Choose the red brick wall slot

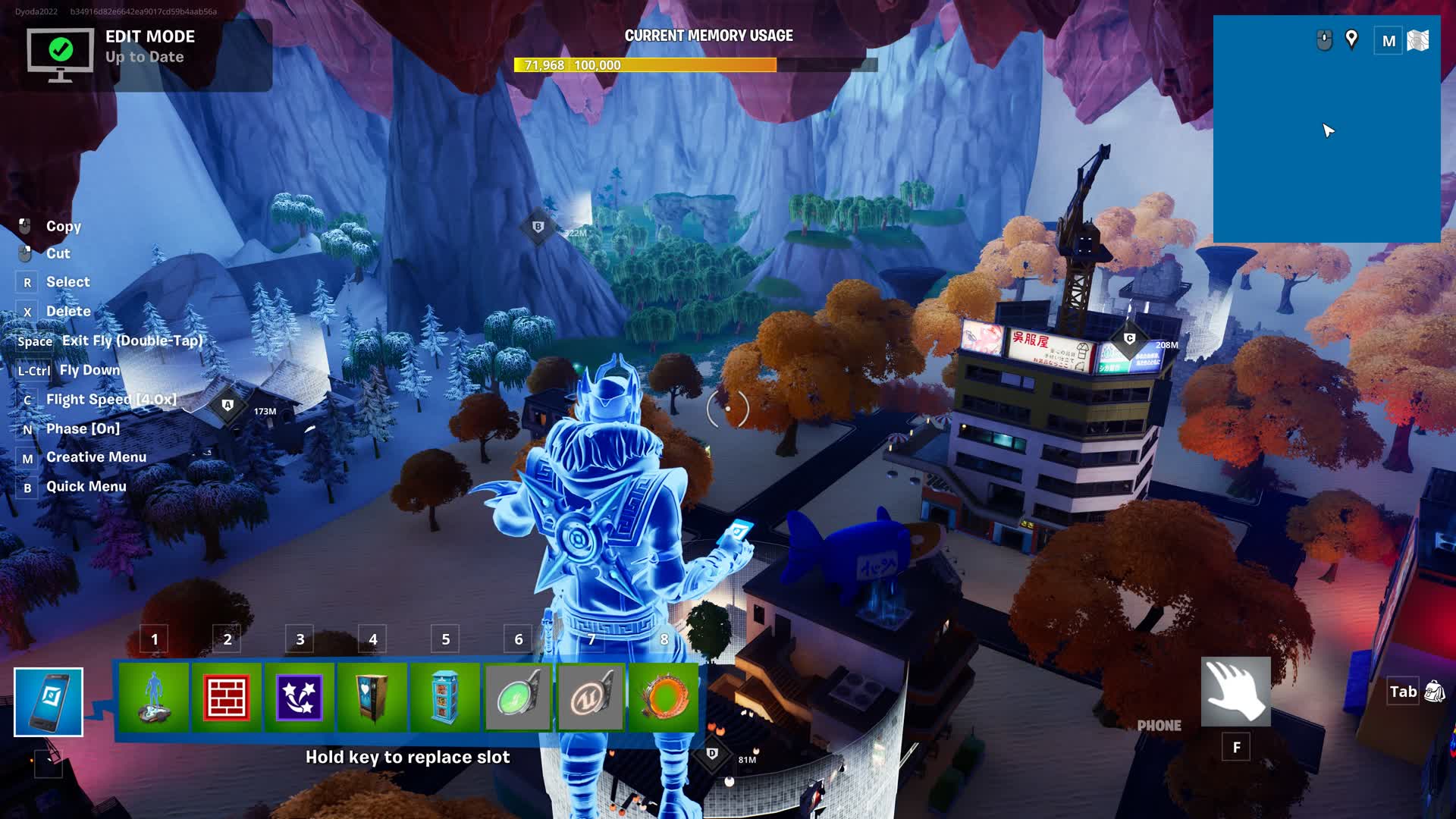(x=227, y=697)
